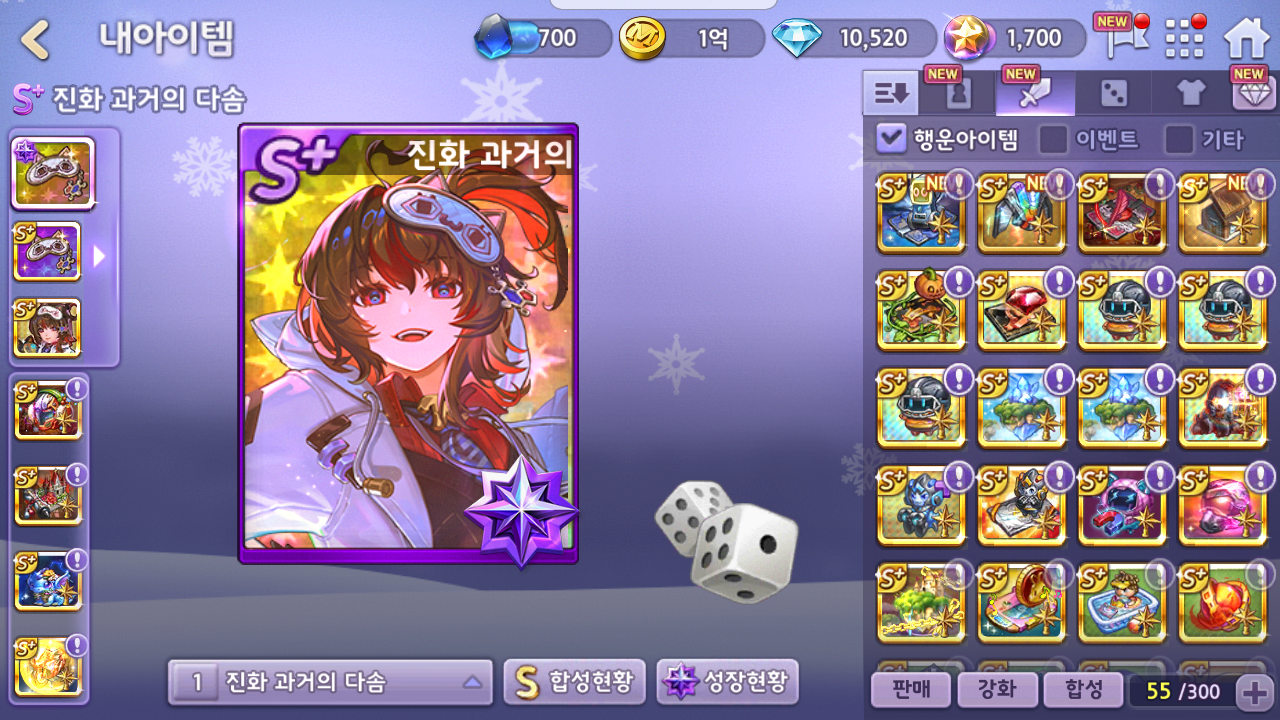Open the 합성현황 status button
1280x720 pixels.
[574, 682]
